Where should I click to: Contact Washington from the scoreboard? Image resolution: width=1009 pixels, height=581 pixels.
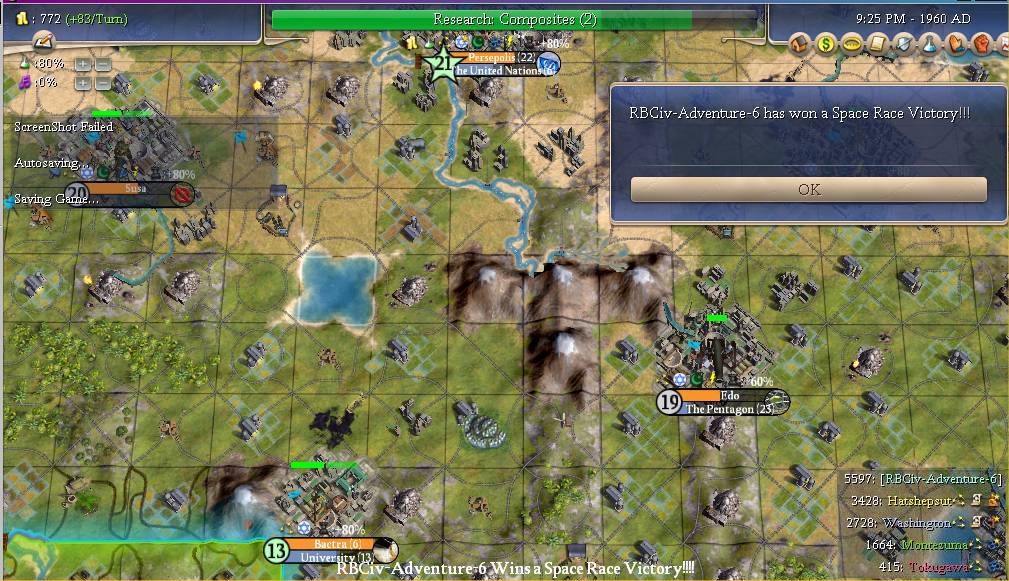(x=916, y=523)
